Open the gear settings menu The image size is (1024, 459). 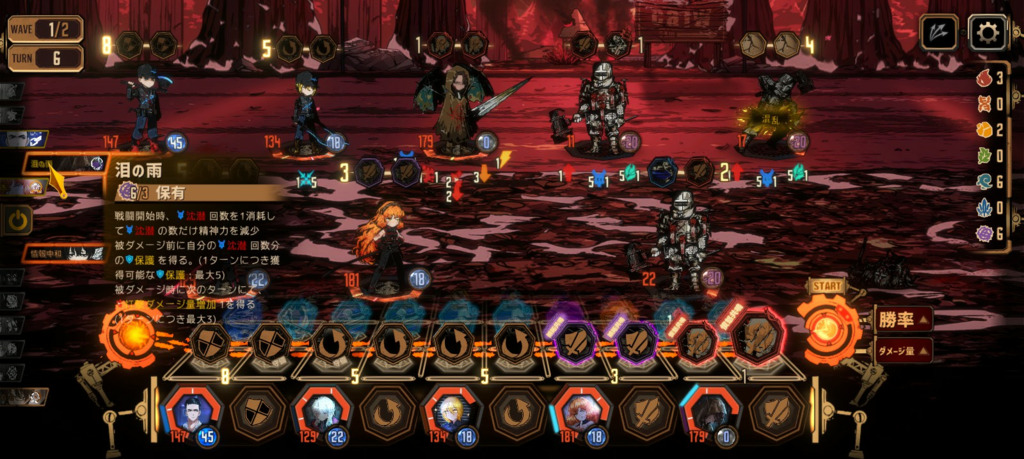pyautogui.click(x=988, y=33)
